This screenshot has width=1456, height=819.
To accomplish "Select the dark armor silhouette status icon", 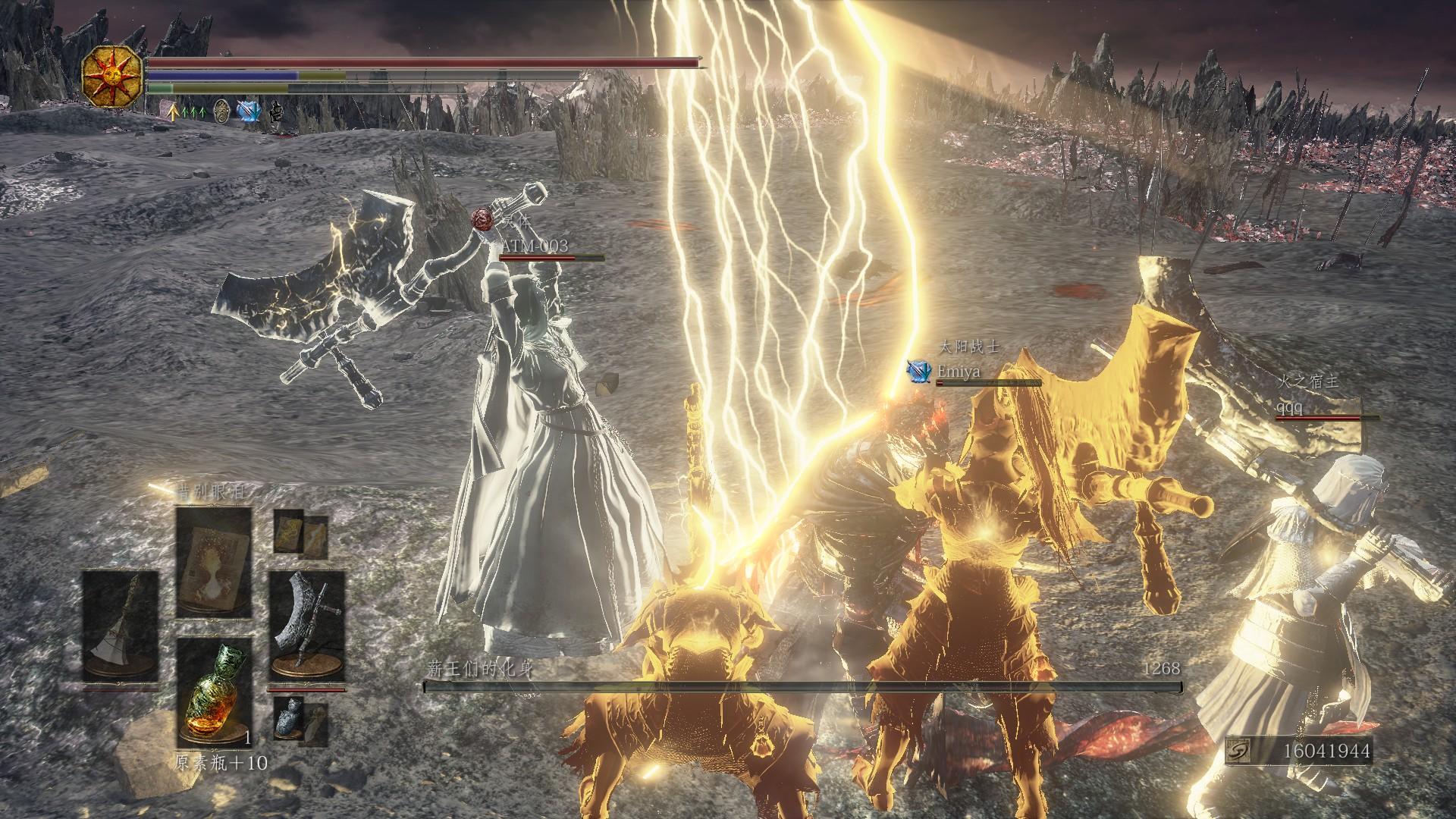I will tap(276, 112).
